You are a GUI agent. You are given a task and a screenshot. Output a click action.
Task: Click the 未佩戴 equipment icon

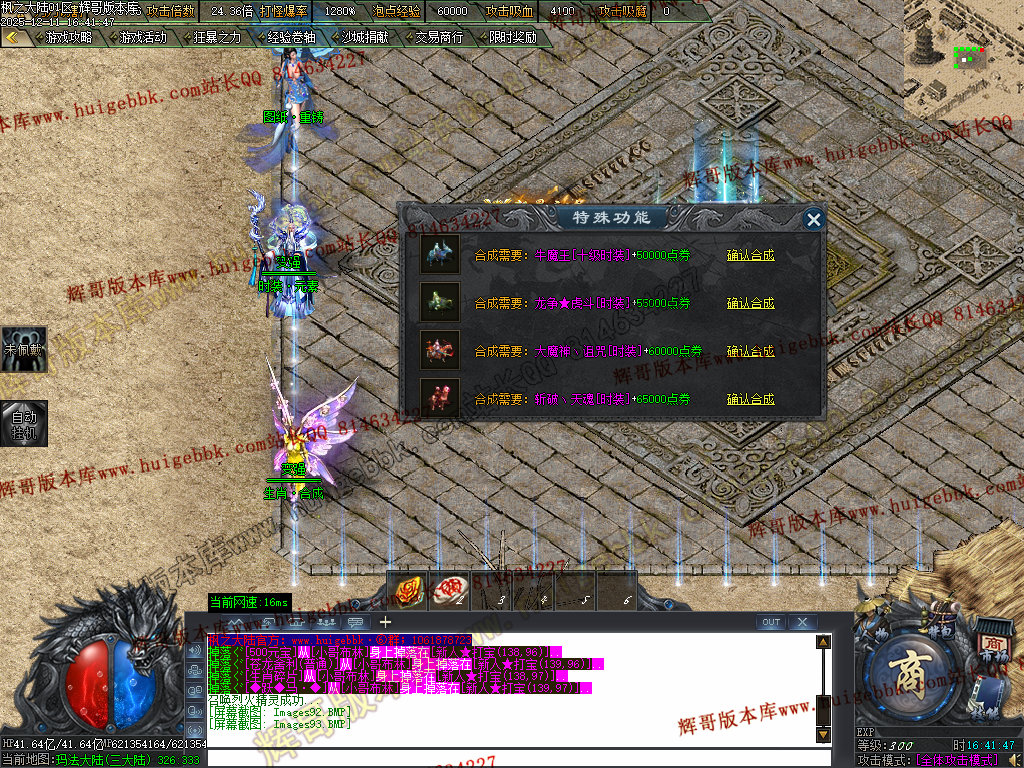click(23, 349)
